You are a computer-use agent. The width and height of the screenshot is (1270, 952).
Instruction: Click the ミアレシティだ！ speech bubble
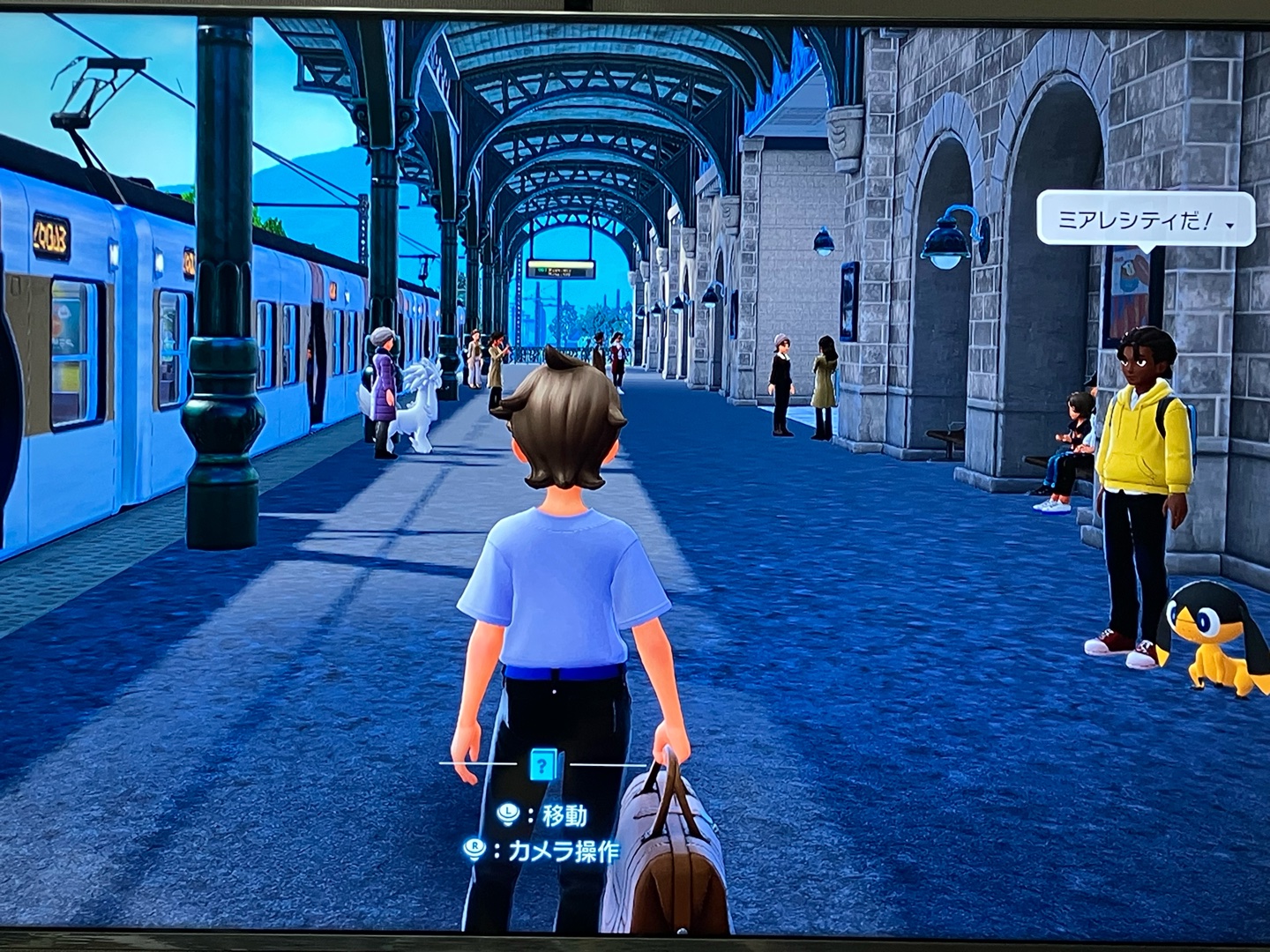[x=1143, y=219]
